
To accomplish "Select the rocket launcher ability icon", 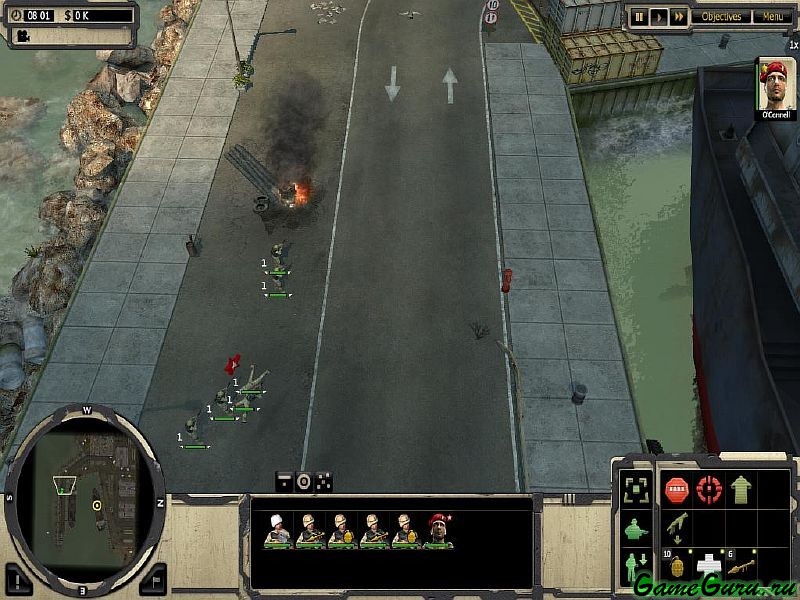I will [741, 563].
